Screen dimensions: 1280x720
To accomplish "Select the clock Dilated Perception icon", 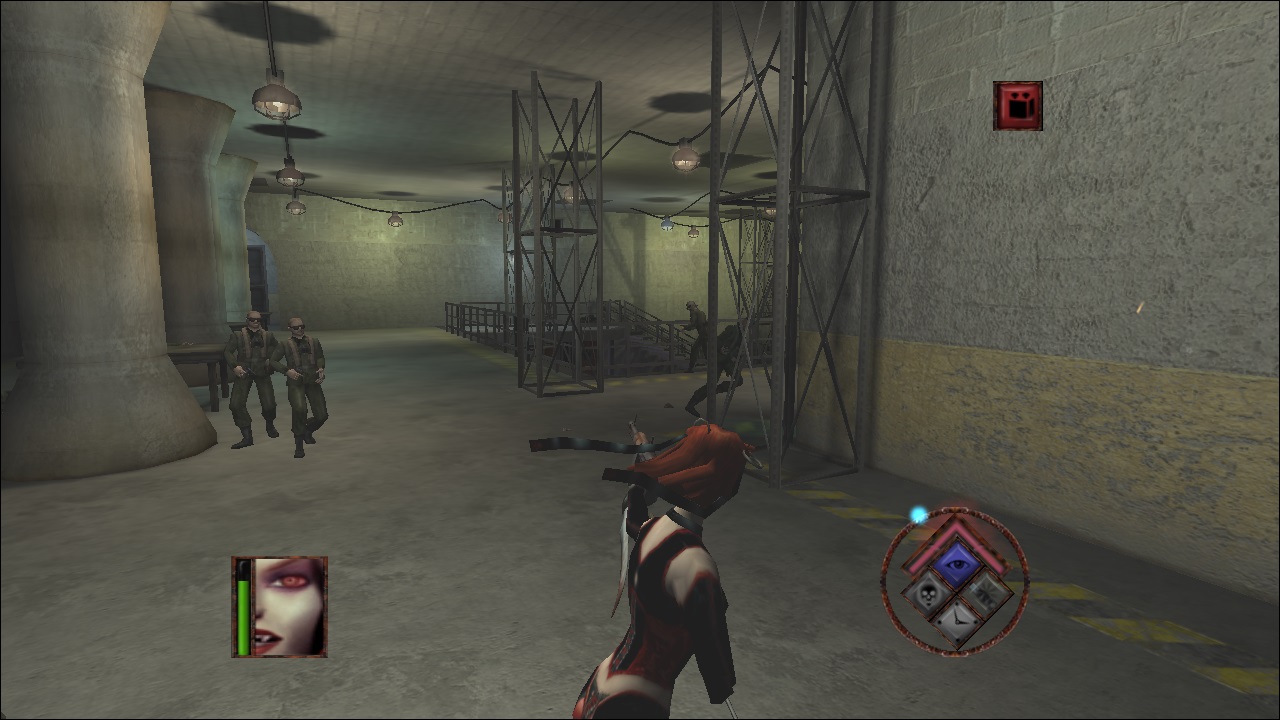I will click(x=958, y=620).
